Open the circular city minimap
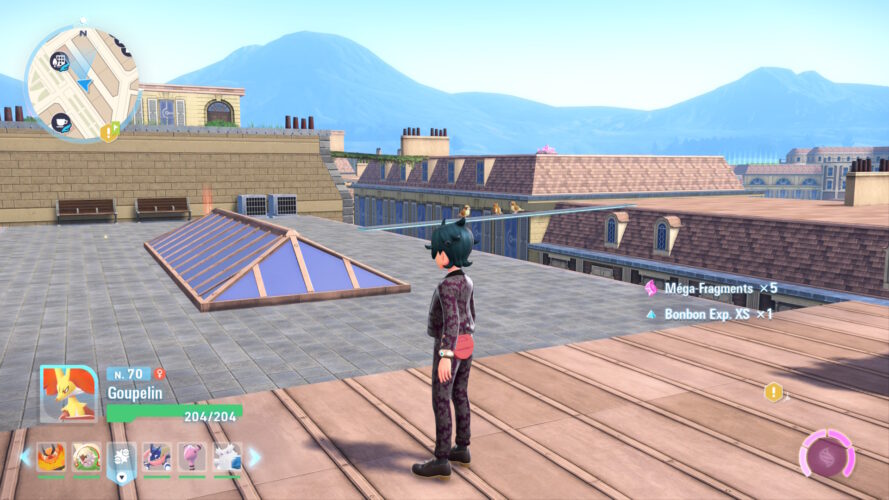This screenshot has height=500, width=889. [x=82, y=82]
